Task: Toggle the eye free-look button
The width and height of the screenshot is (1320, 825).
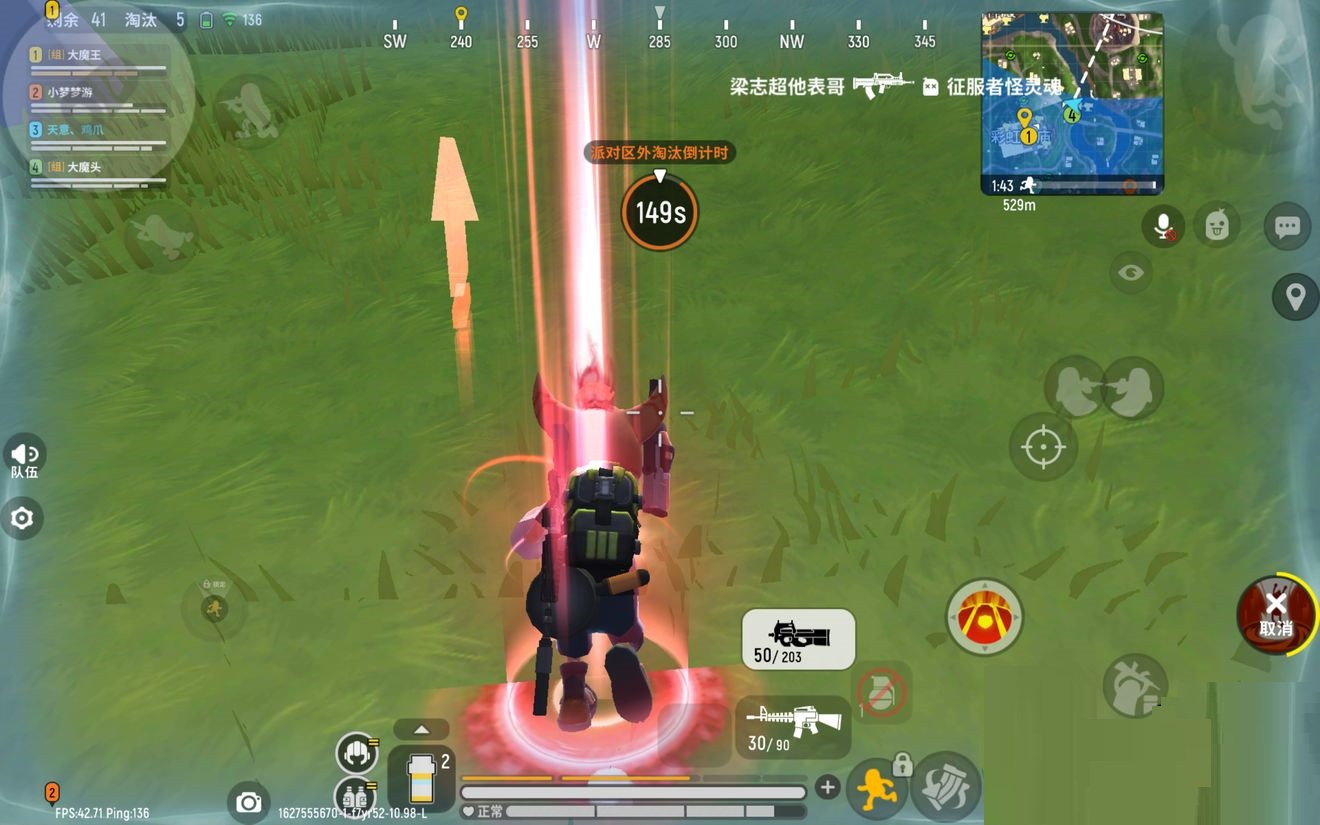Action: point(1131,272)
